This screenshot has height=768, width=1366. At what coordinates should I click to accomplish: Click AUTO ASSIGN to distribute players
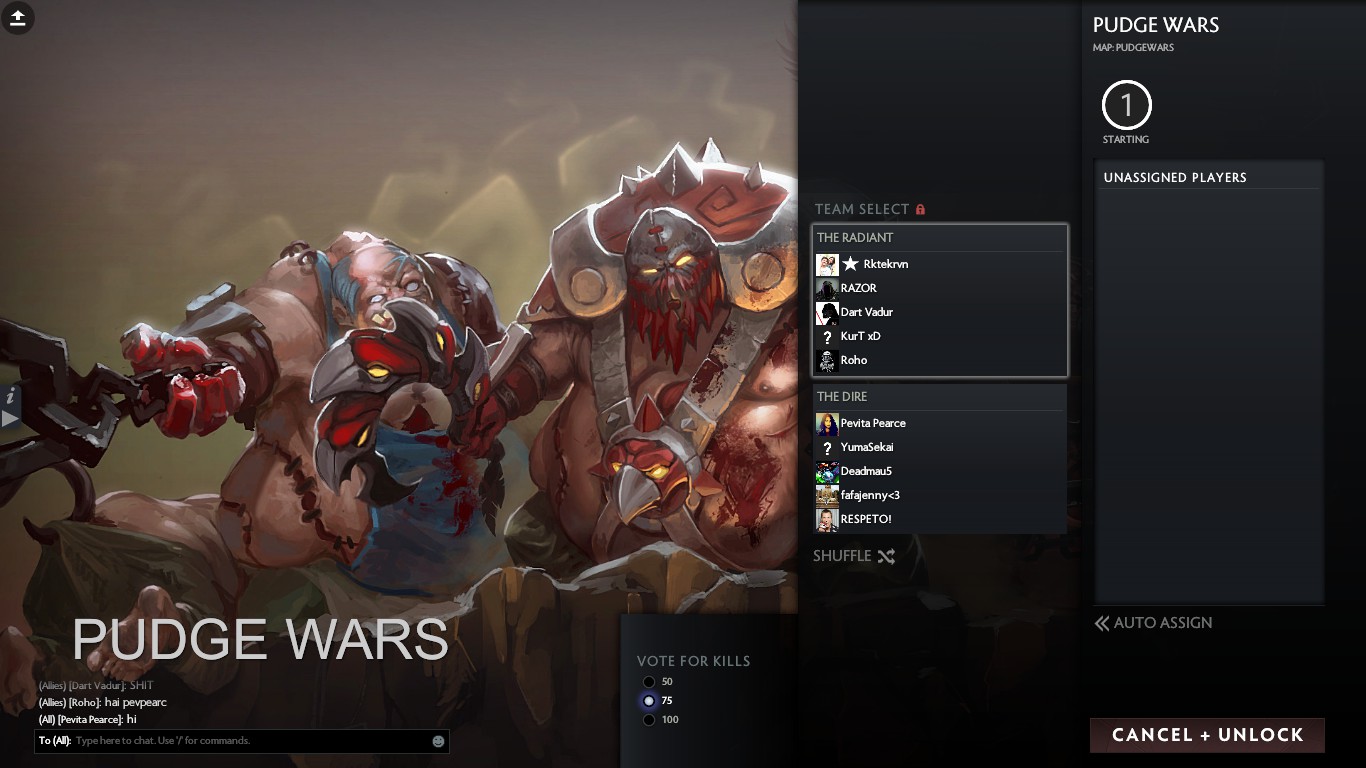tap(1163, 623)
